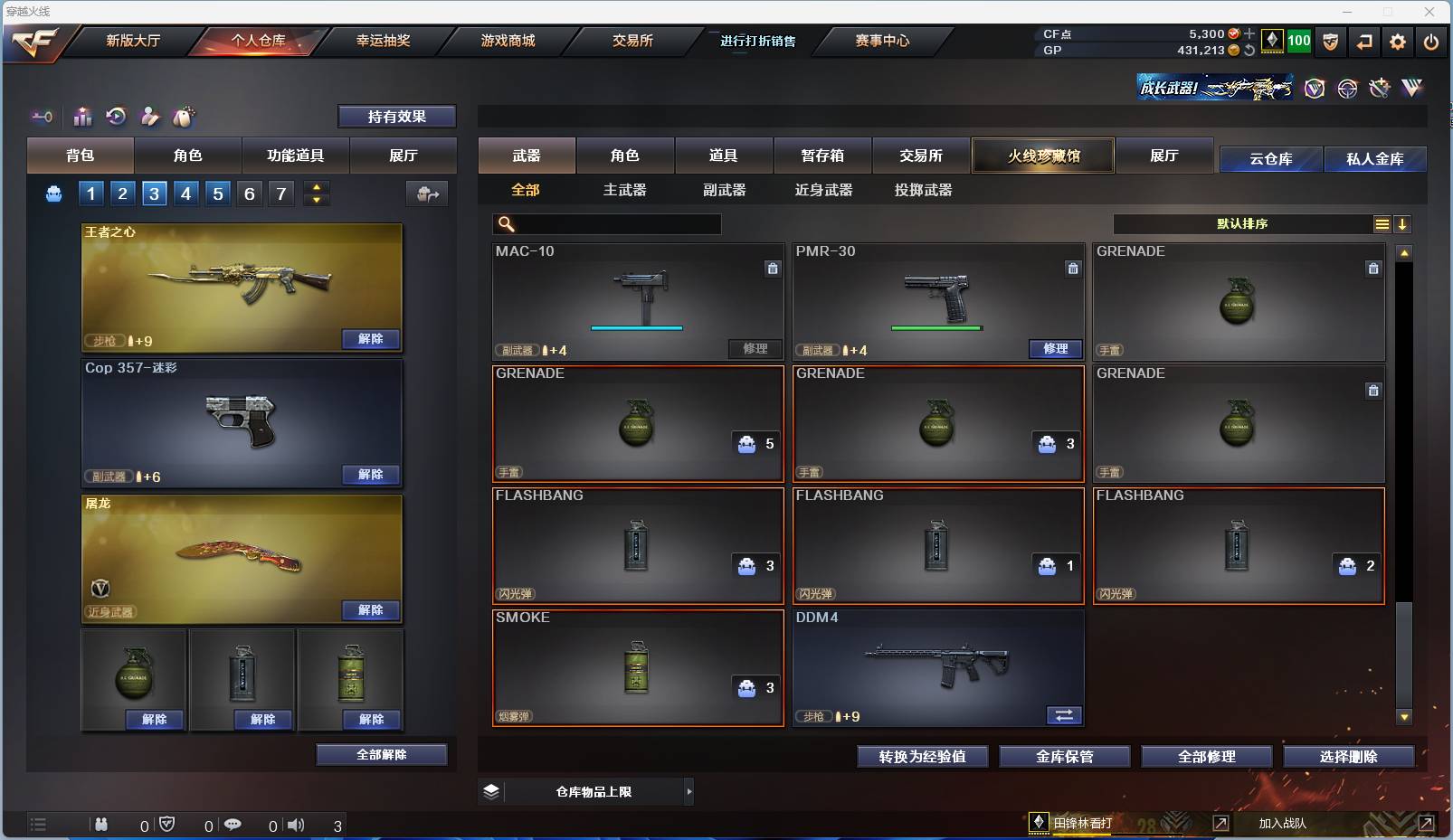
Task: Open the settings gear in the top right
Action: [1396, 42]
